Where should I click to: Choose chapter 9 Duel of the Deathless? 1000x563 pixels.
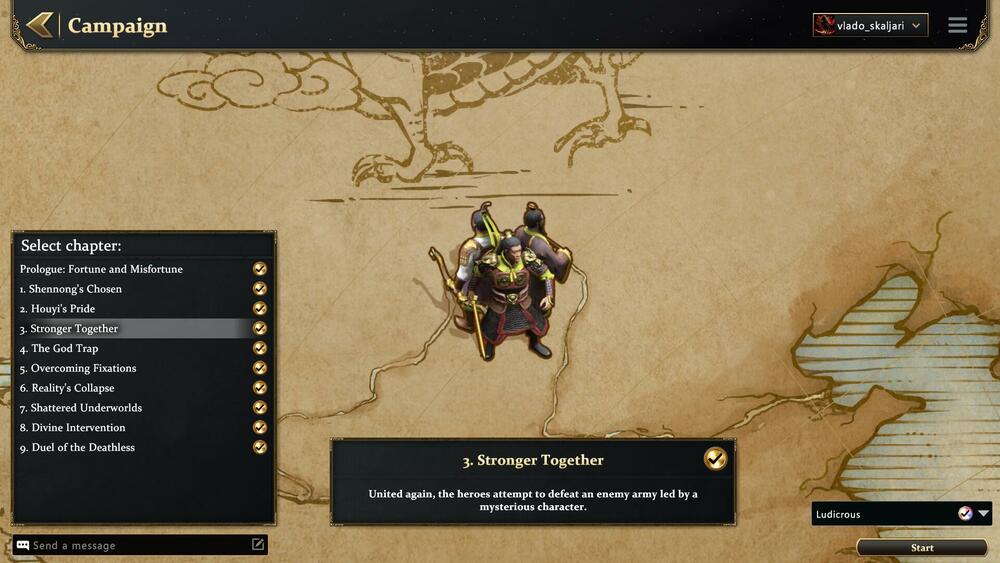point(82,448)
